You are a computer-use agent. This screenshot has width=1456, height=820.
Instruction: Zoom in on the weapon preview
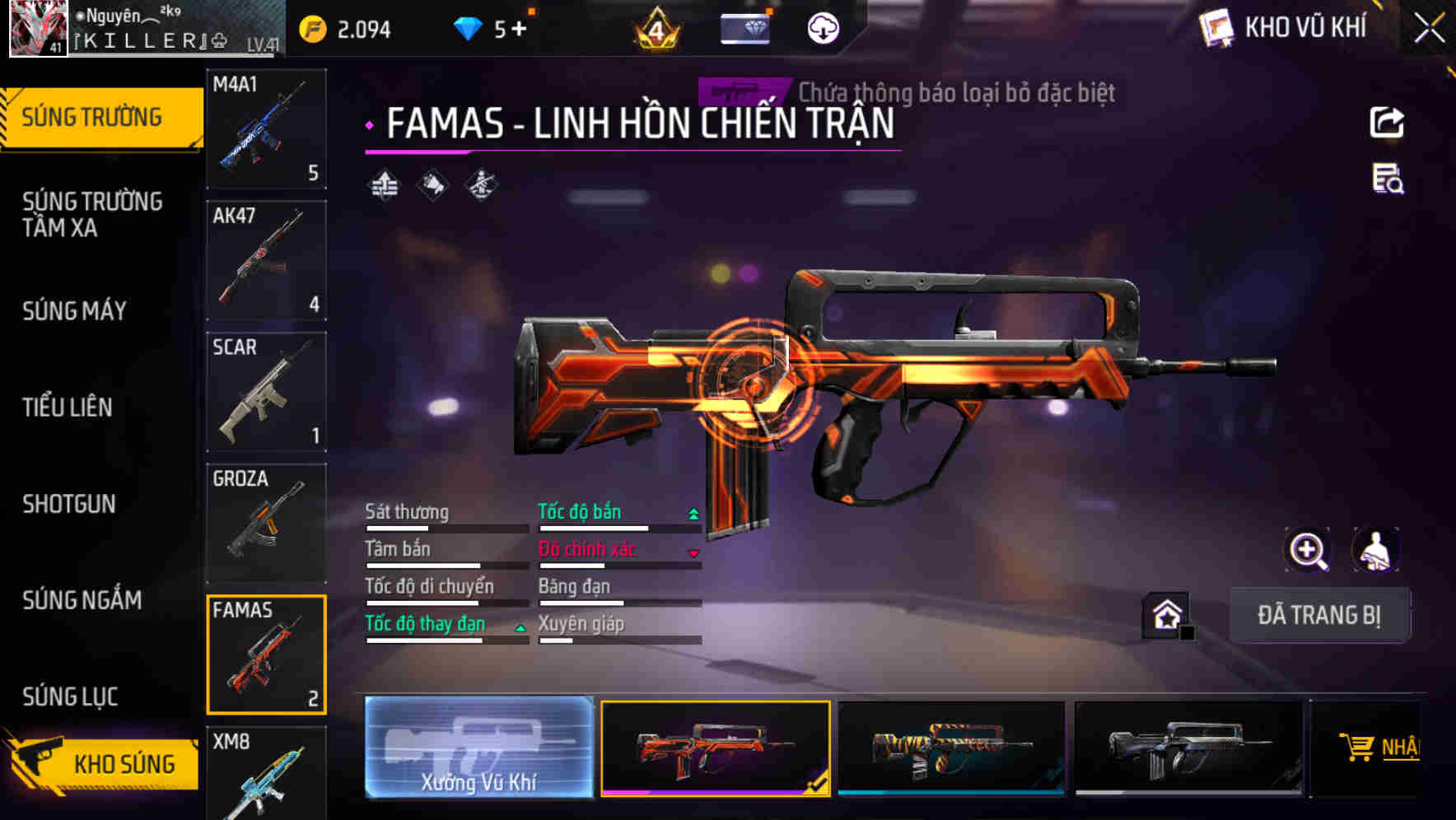(x=1308, y=550)
